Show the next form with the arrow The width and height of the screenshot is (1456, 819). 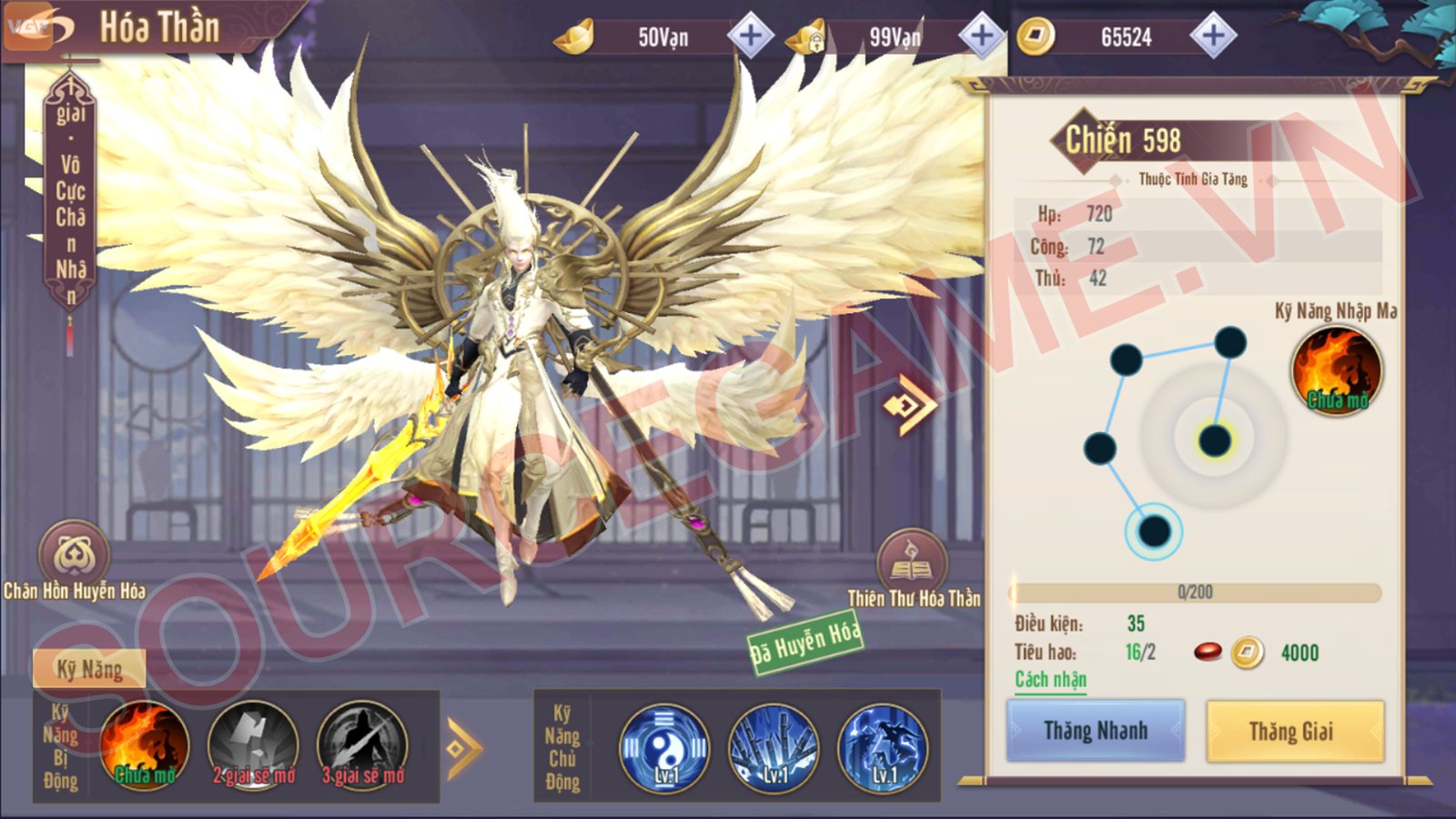(911, 405)
